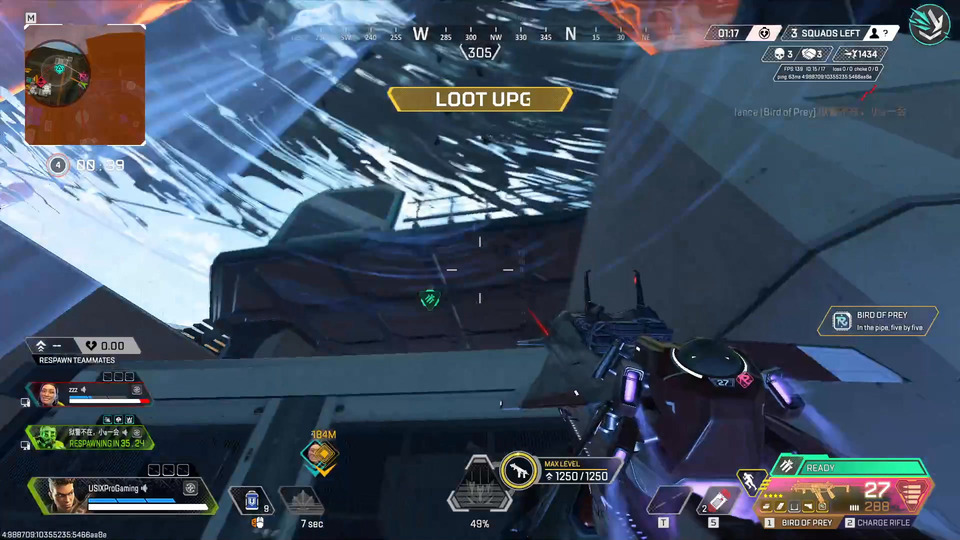Activate the tactical ability icon
Image resolution: width=960 pixels, height=540 pixels.
(300, 499)
